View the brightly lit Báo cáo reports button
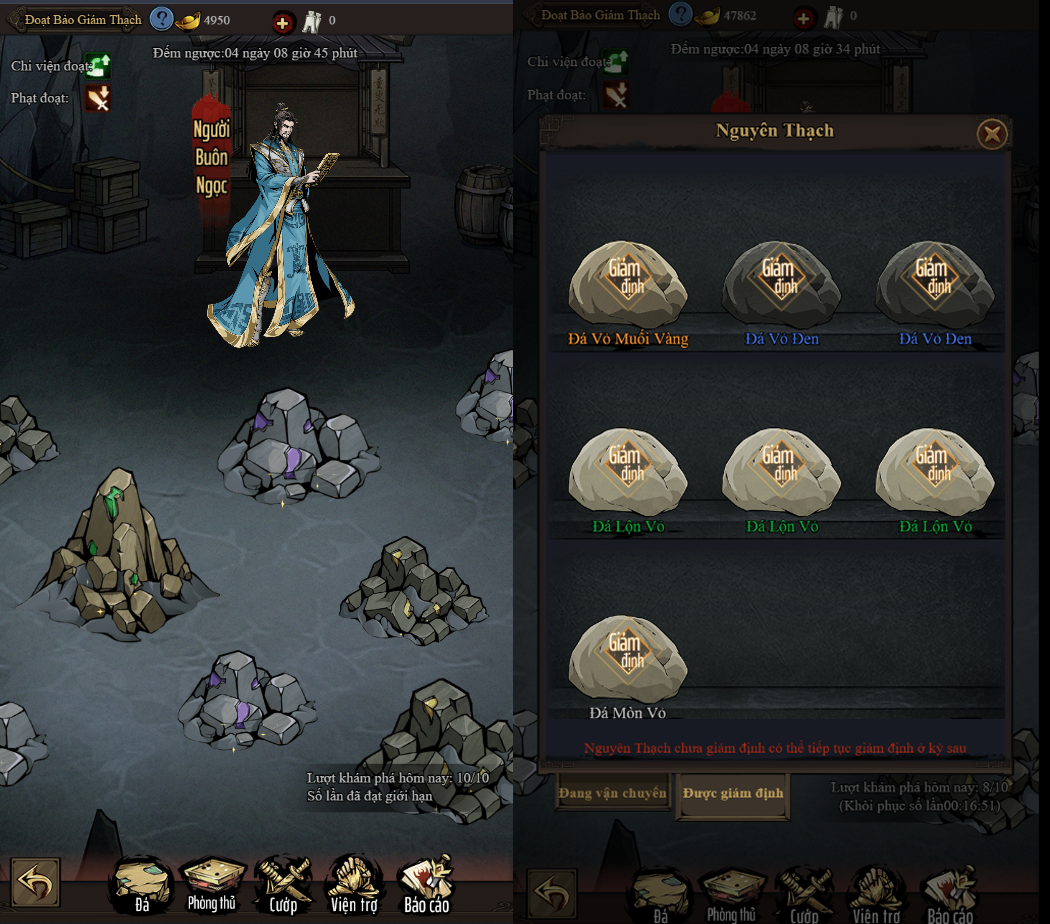 point(426,883)
